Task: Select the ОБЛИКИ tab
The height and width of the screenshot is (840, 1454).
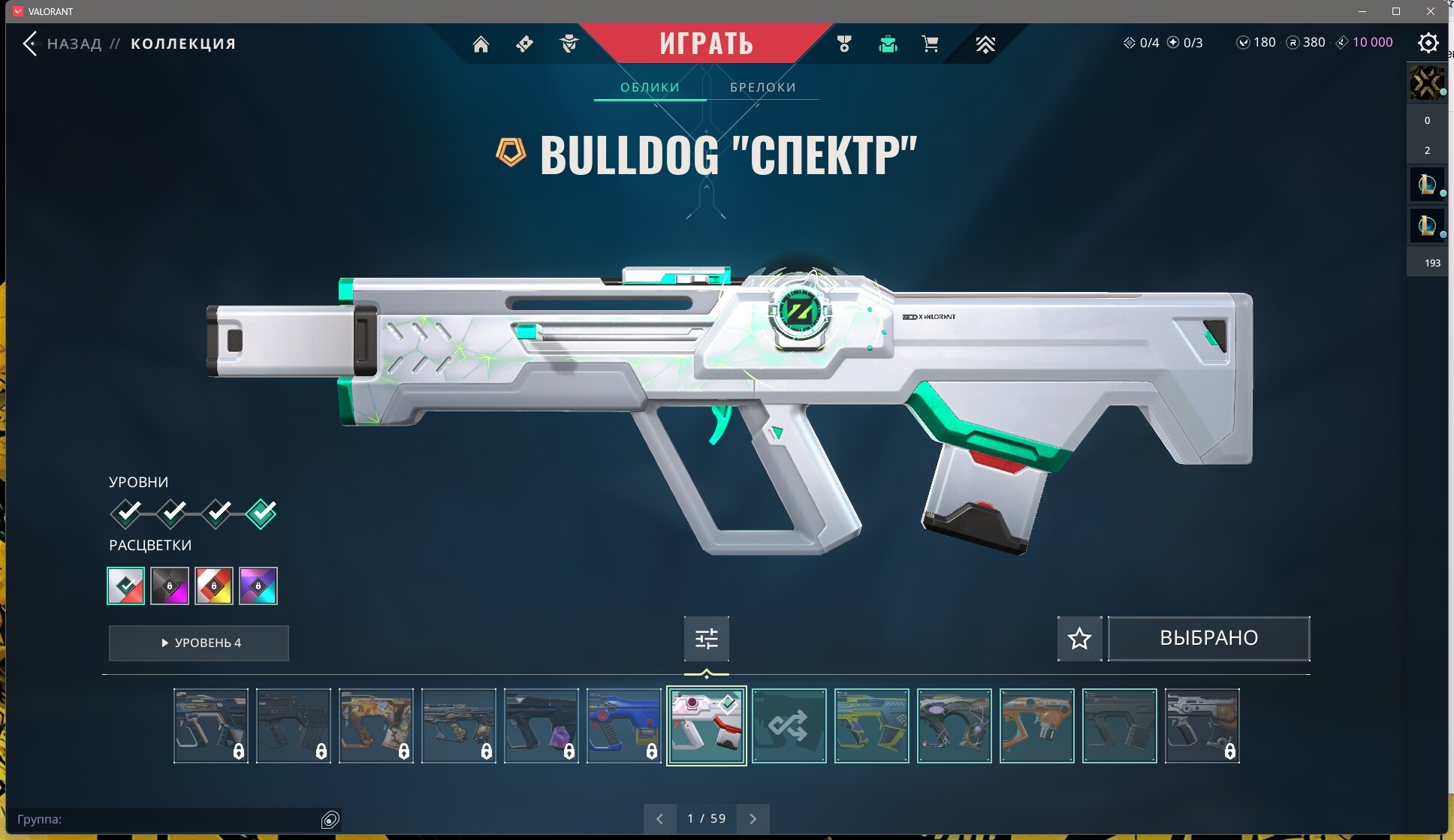Action: coord(650,87)
